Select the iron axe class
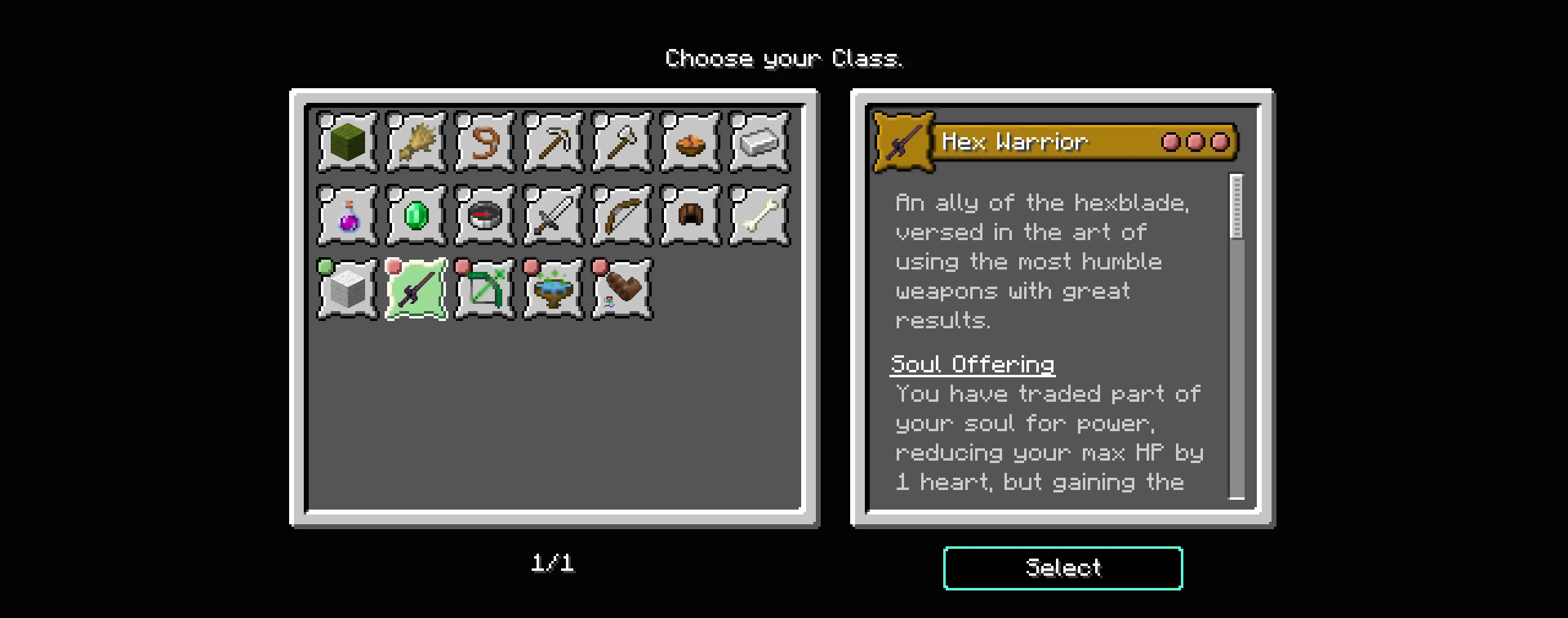1568x618 pixels. pyautogui.click(x=622, y=142)
